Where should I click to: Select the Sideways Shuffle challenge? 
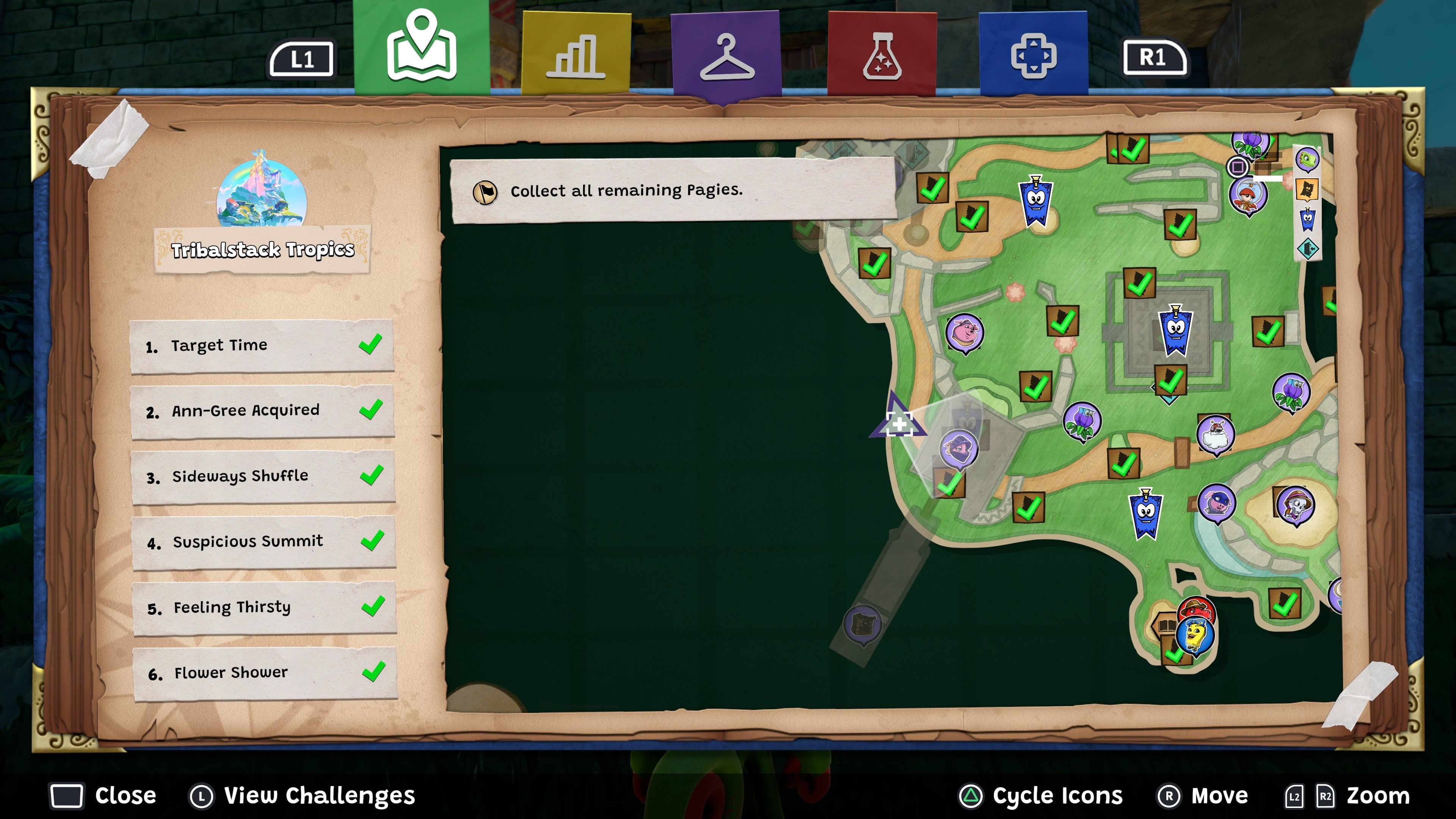(x=263, y=477)
